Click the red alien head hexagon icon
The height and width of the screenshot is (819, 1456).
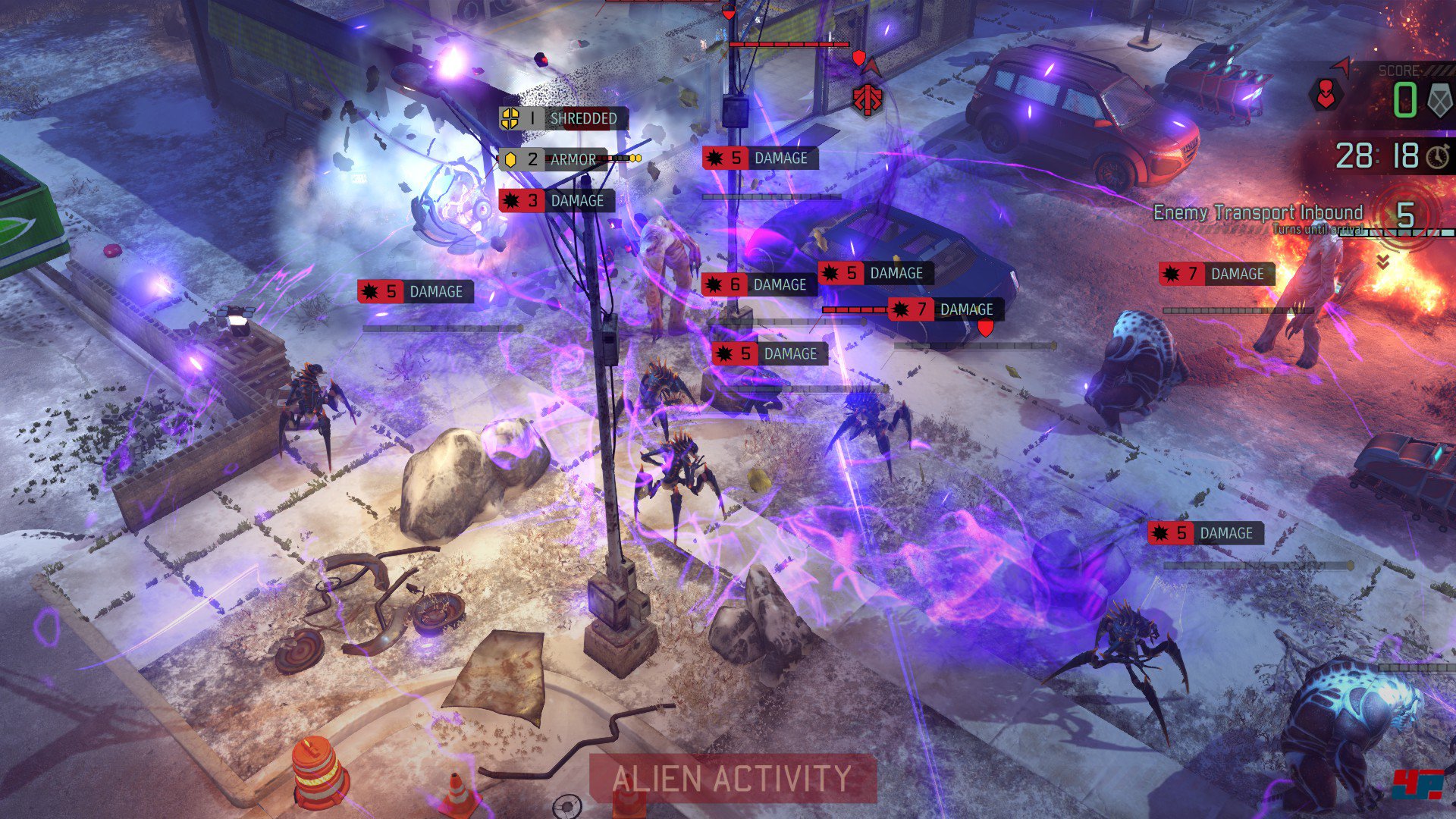tap(1326, 95)
